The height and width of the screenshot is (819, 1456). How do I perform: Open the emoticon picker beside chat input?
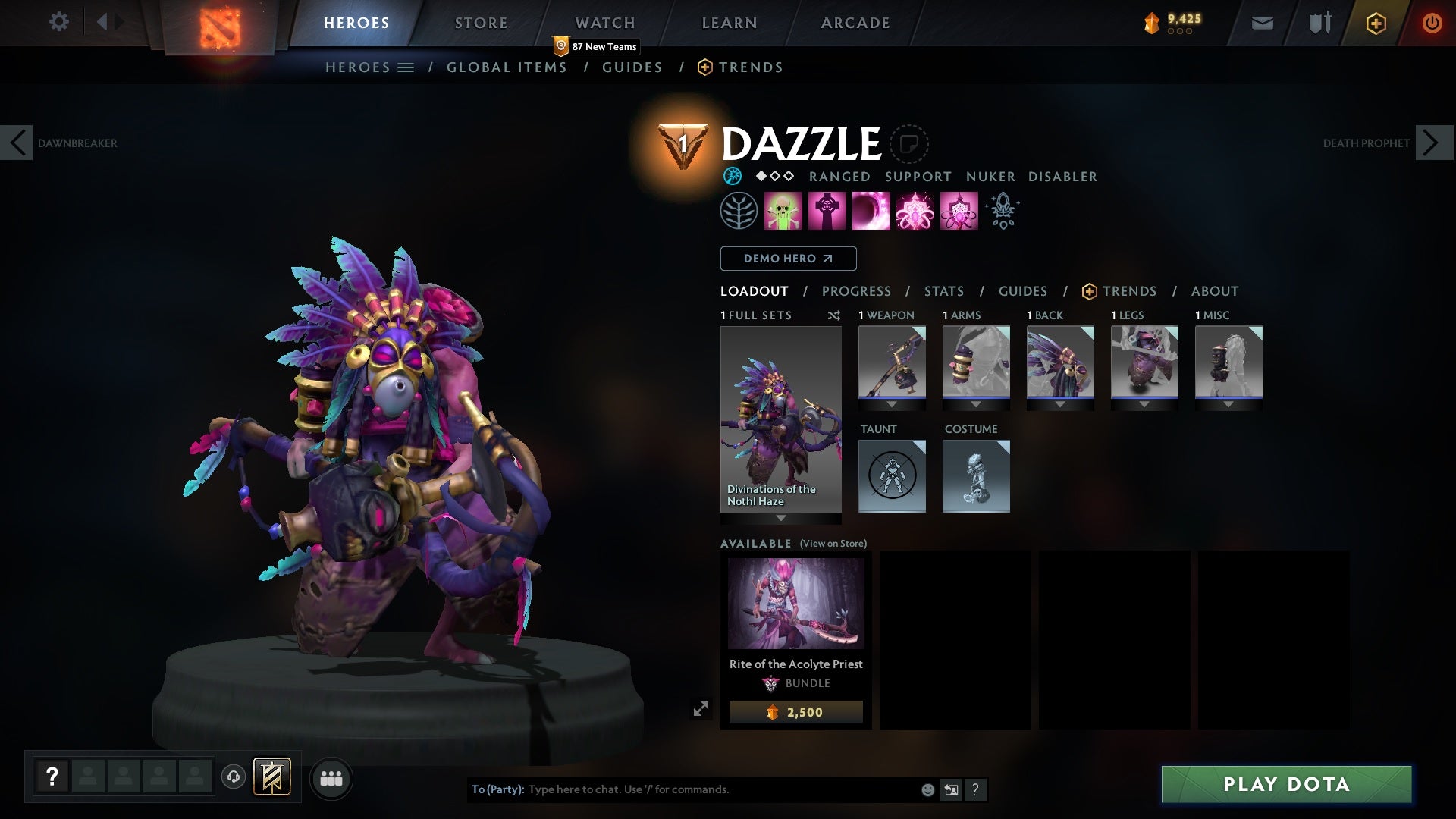point(927,789)
